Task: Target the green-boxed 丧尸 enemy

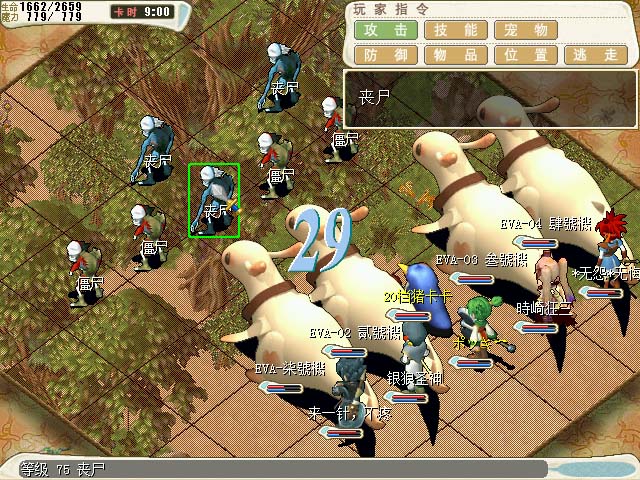Action: tap(214, 200)
